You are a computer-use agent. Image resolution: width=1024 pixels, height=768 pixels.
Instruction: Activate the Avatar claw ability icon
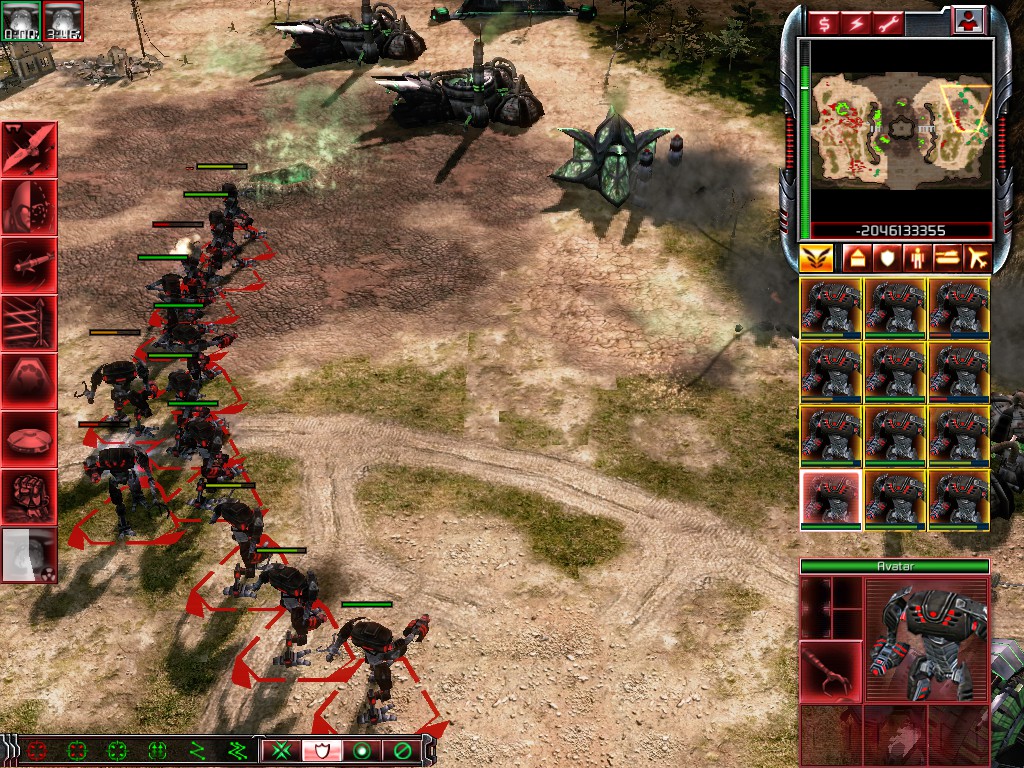(x=830, y=672)
